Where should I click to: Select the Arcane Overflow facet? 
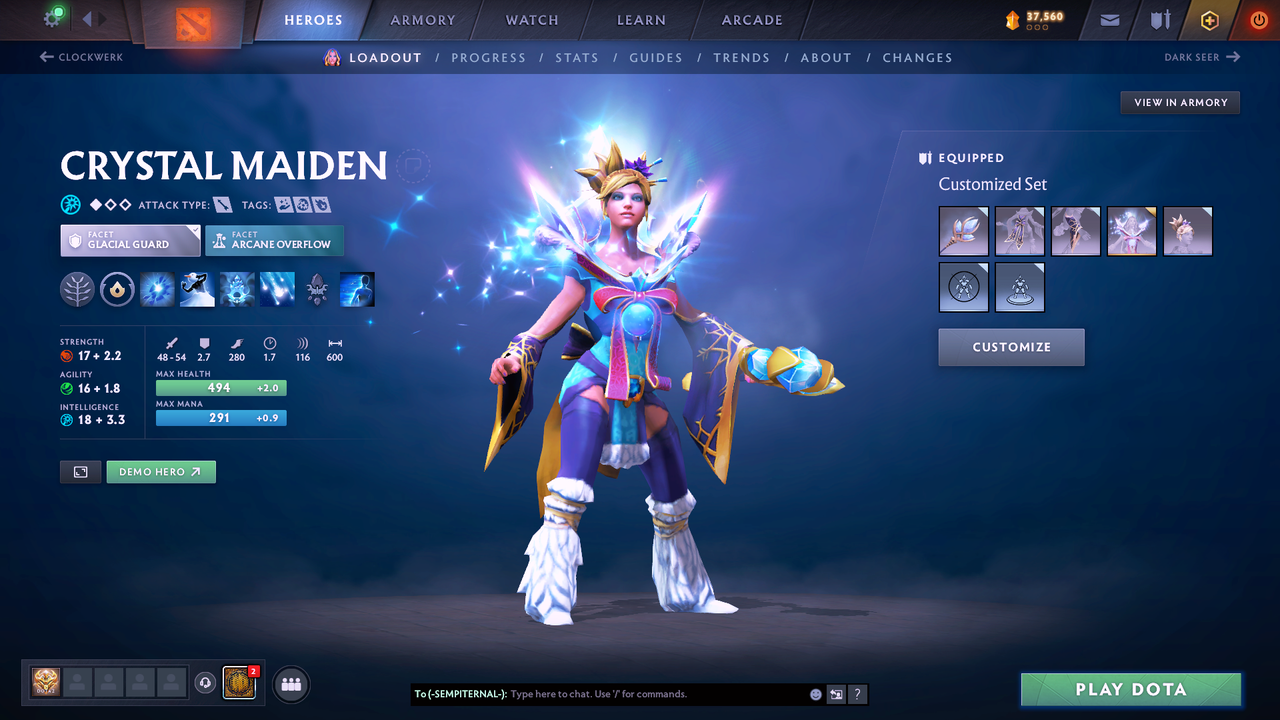point(274,240)
